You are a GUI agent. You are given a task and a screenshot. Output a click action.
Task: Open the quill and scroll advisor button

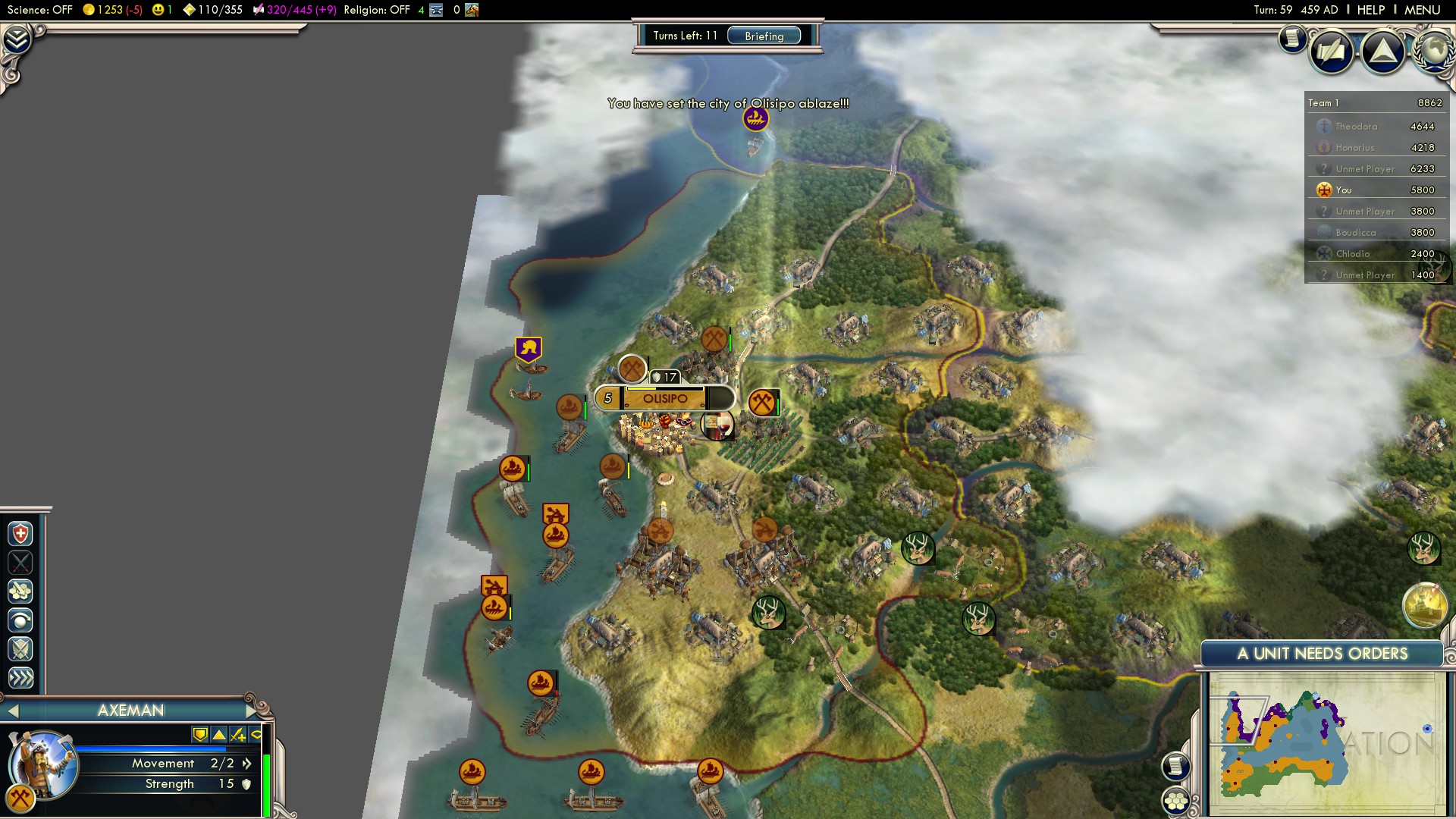point(1331,52)
